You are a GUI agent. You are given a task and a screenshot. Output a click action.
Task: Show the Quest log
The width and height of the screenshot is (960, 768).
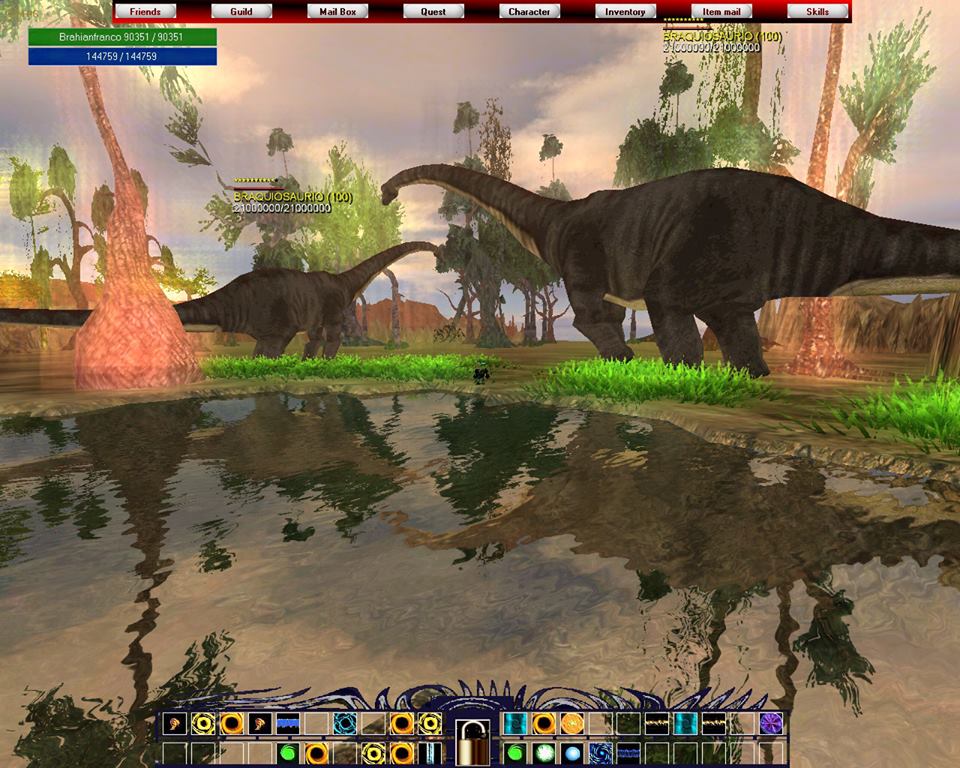coord(433,12)
